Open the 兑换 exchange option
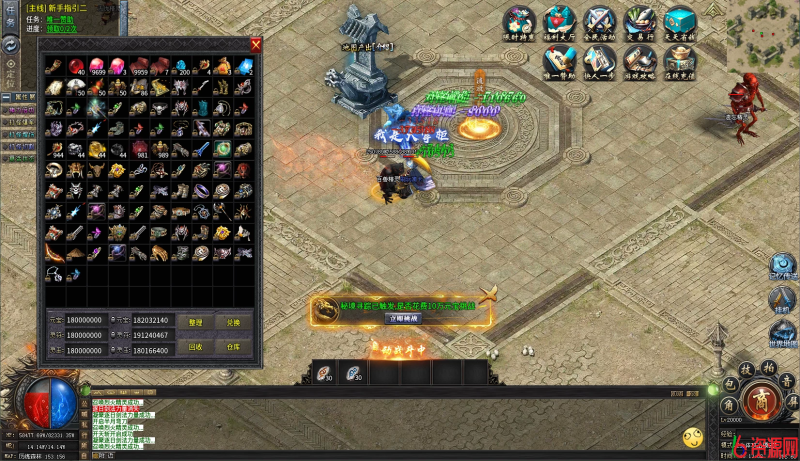 tap(233, 323)
